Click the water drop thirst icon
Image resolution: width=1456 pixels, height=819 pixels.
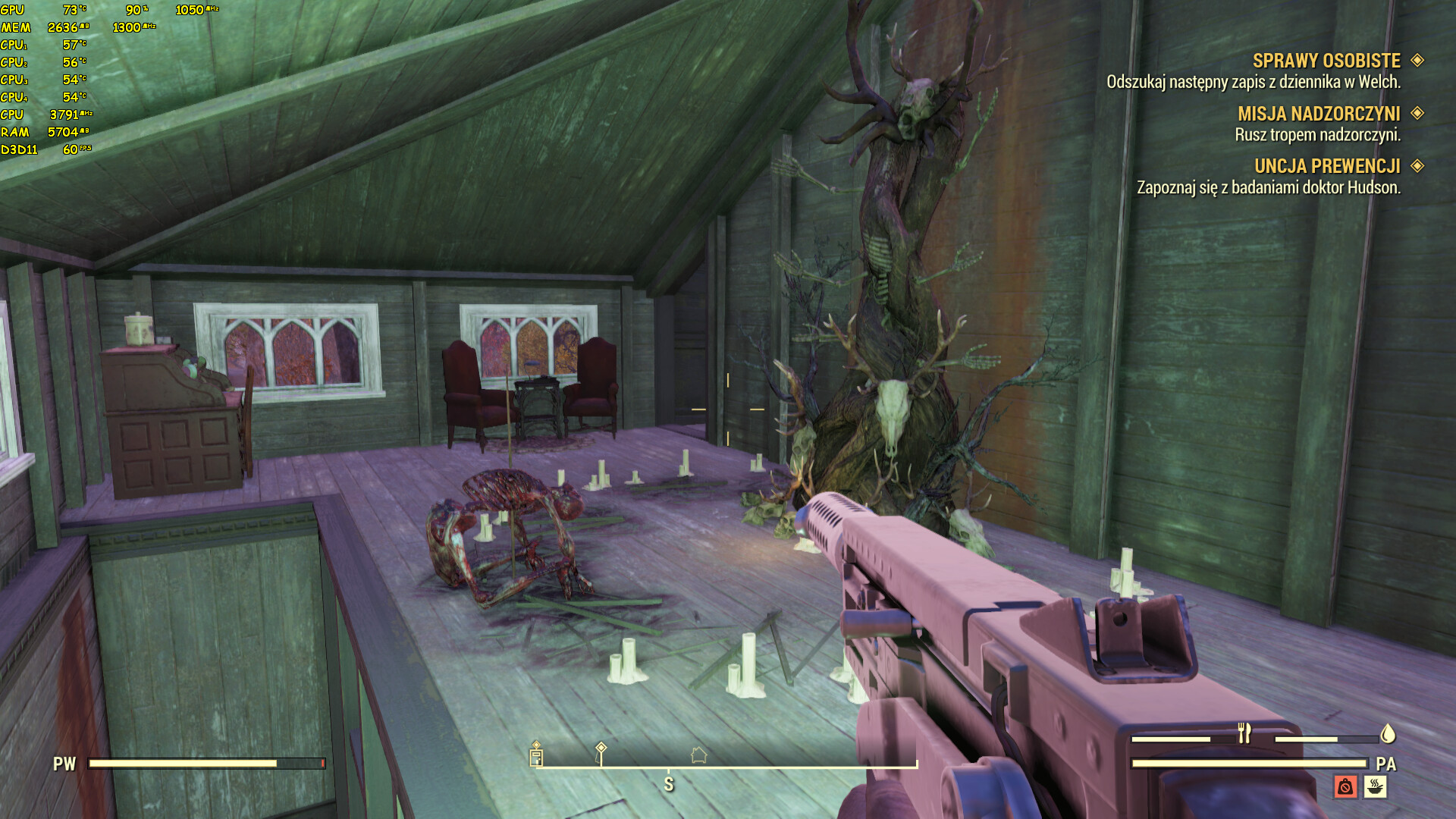point(1388,733)
